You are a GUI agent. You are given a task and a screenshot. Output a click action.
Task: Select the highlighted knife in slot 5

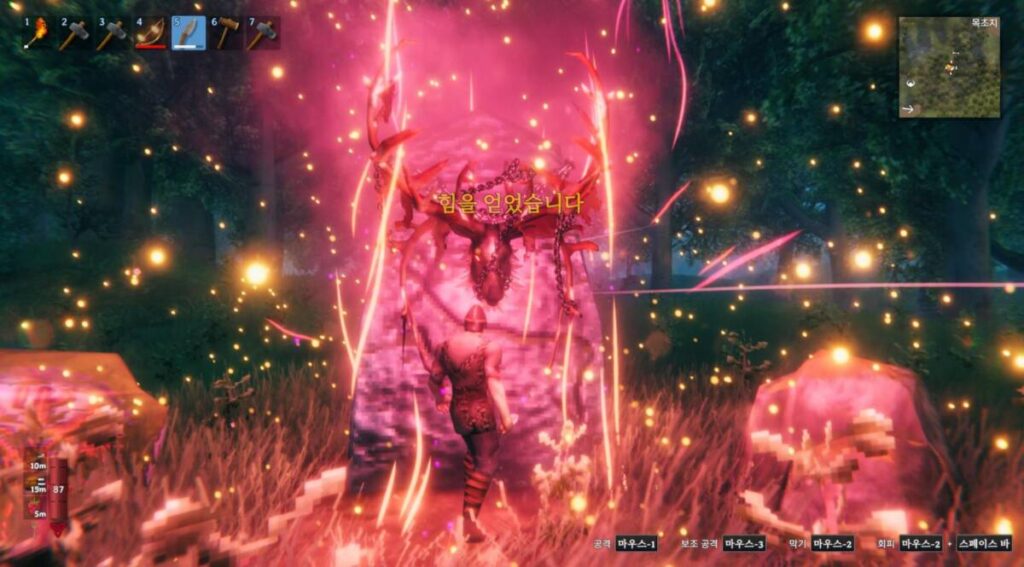coord(188,33)
